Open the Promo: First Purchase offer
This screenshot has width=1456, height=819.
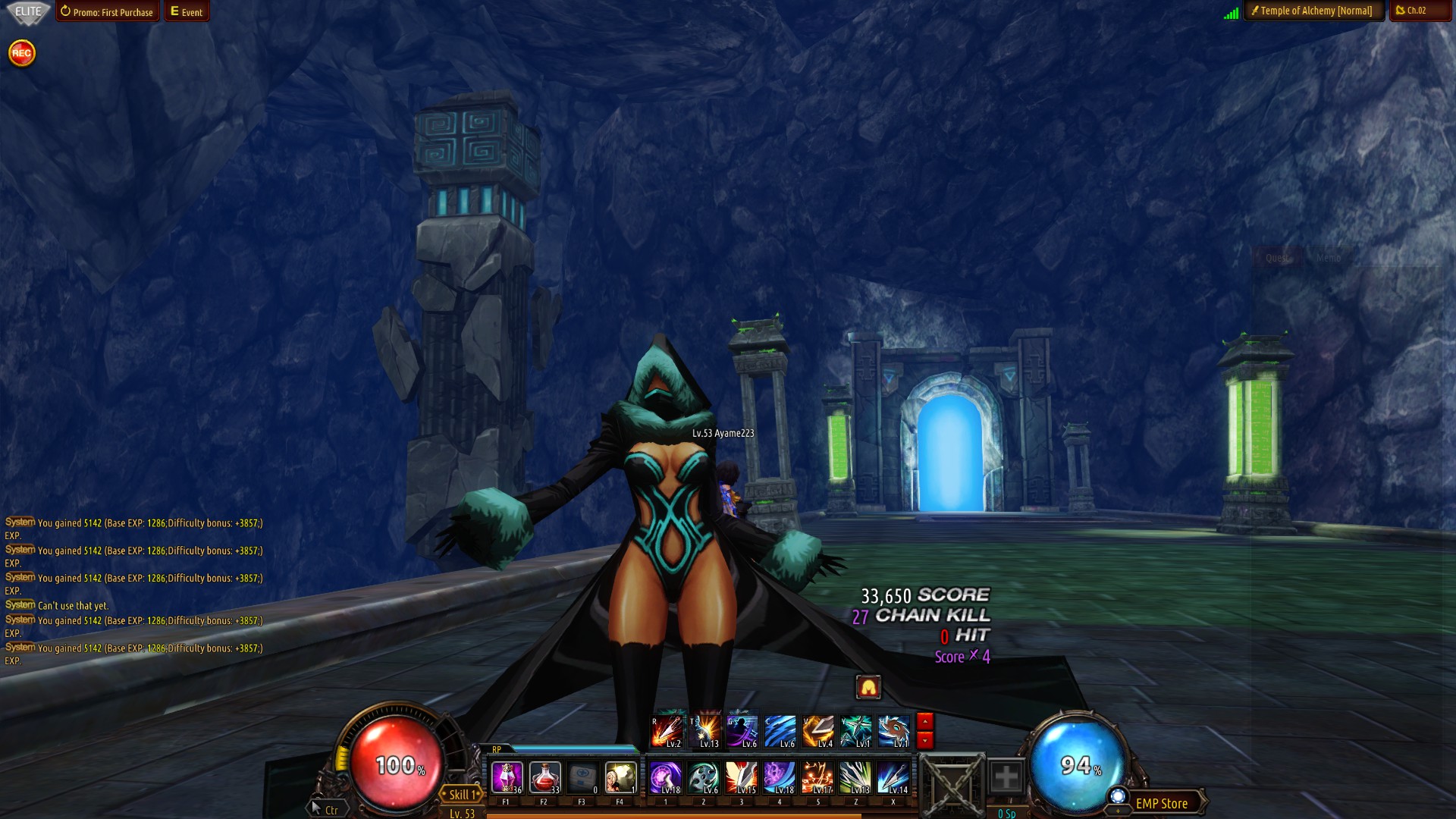(x=107, y=12)
